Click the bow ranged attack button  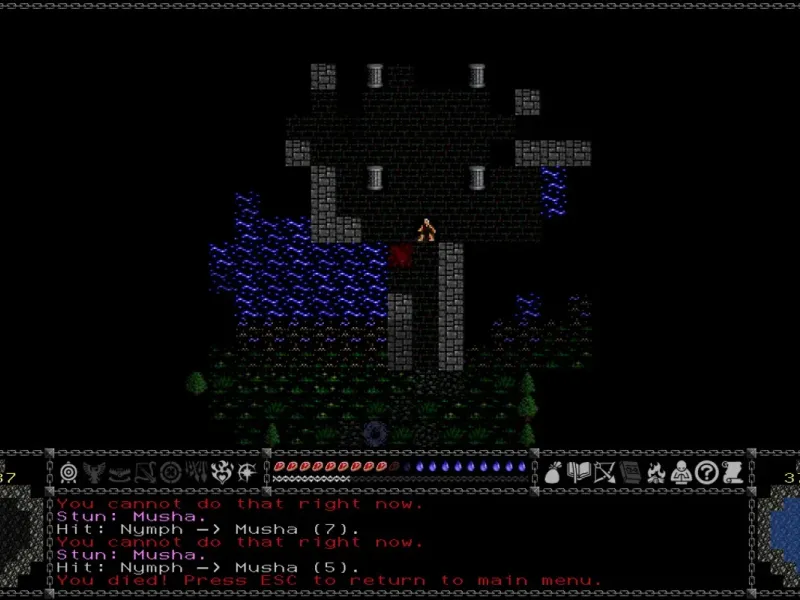pyautogui.click(x=604, y=472)
